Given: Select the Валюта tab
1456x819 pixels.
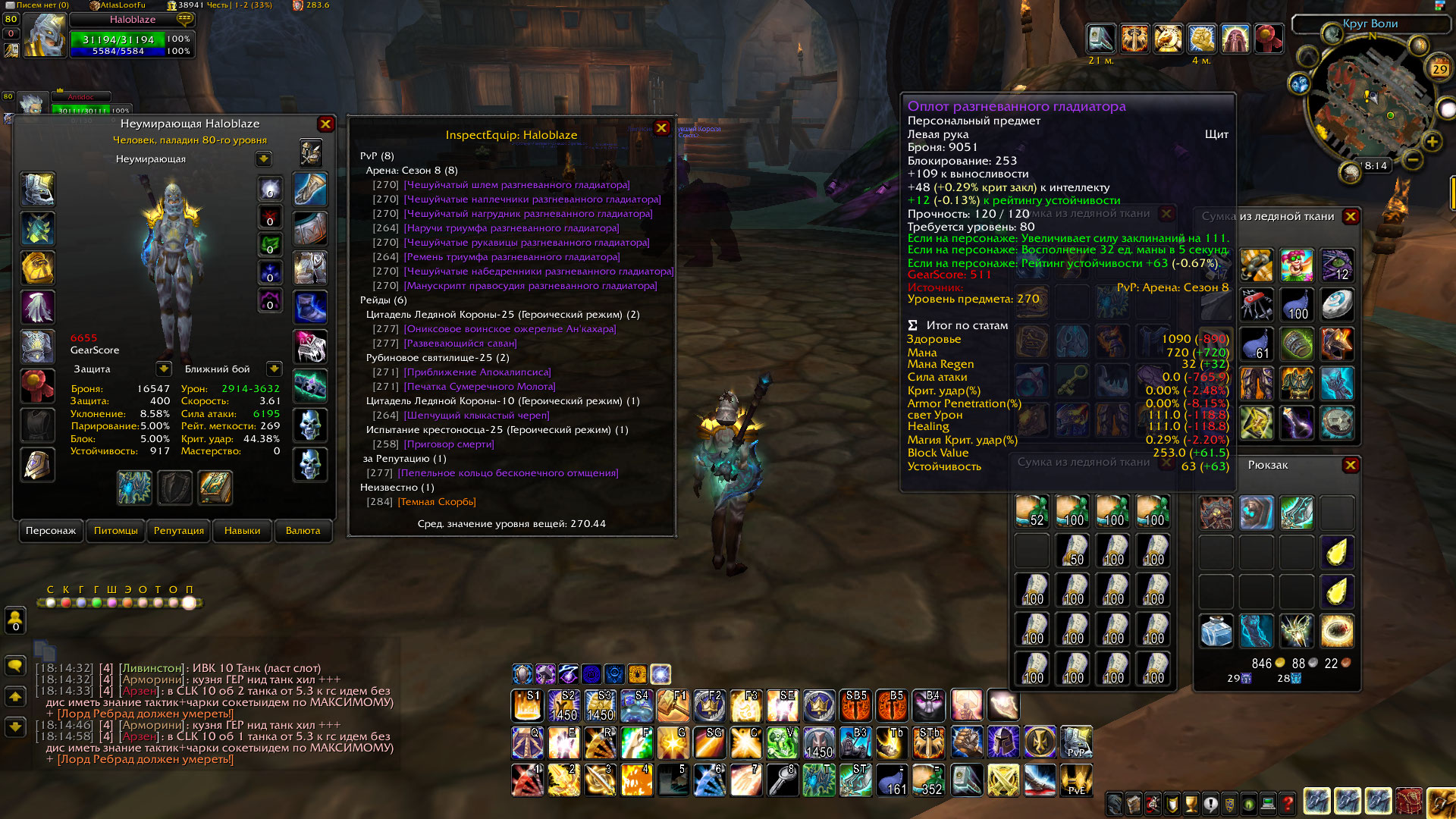Looking at the screenshot, I should pyautogui.click(x=303, y=531).
